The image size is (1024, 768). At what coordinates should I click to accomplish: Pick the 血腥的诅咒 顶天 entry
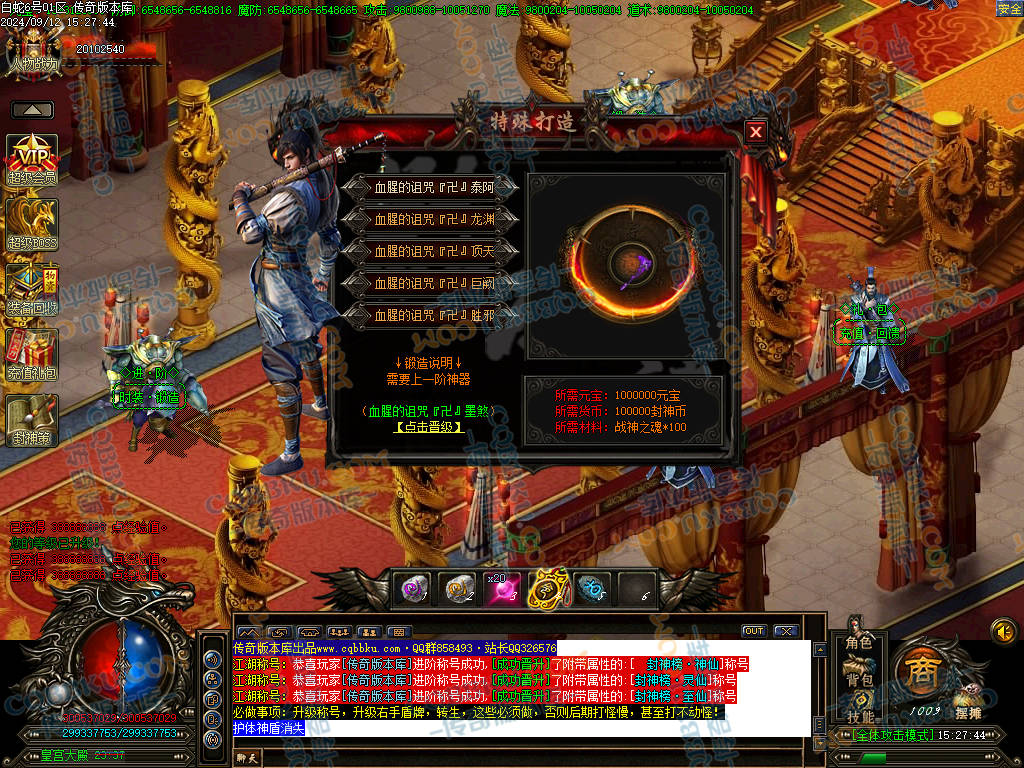[x=431, y=251]
